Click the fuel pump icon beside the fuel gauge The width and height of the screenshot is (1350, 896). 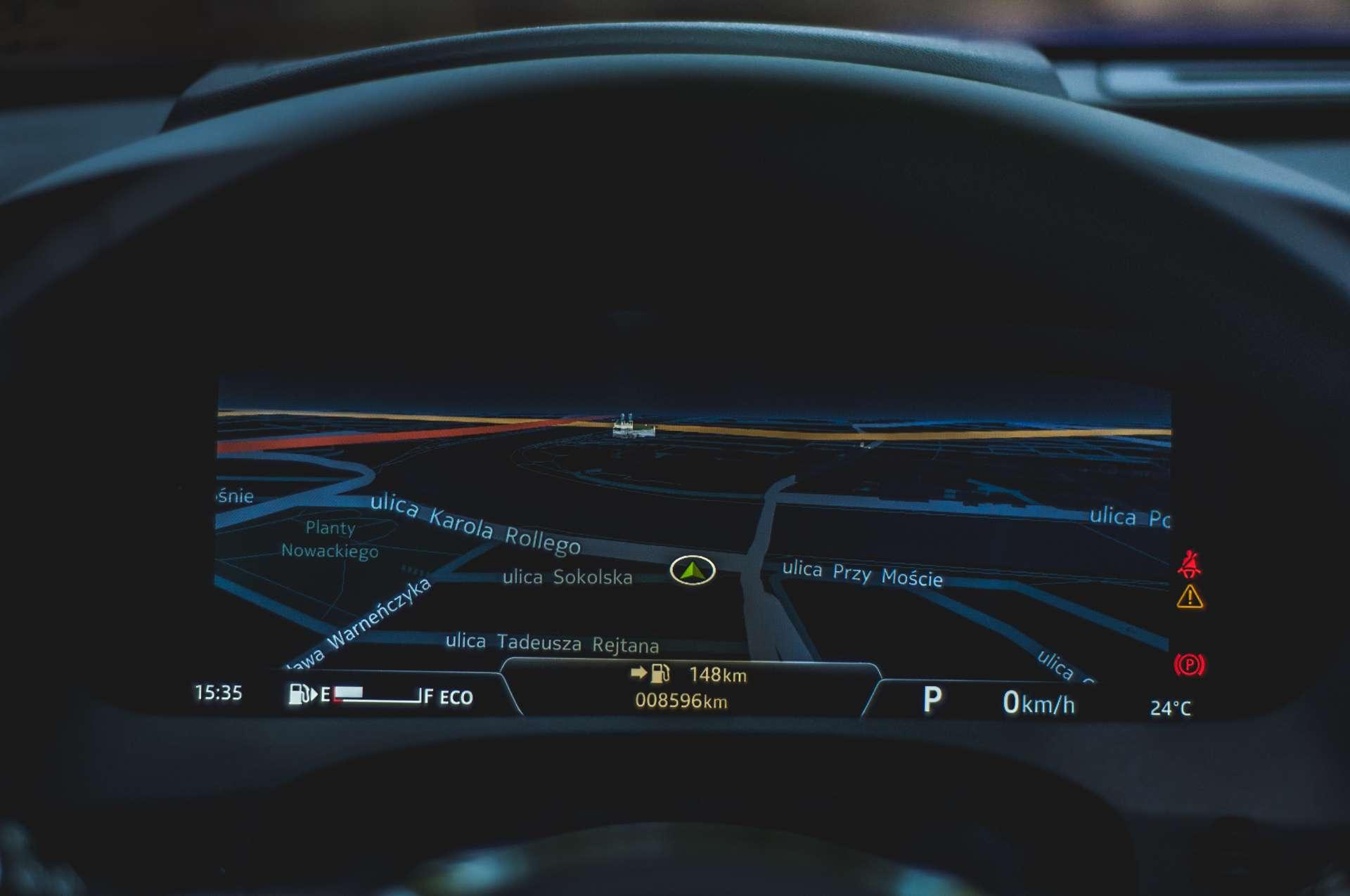300,694
